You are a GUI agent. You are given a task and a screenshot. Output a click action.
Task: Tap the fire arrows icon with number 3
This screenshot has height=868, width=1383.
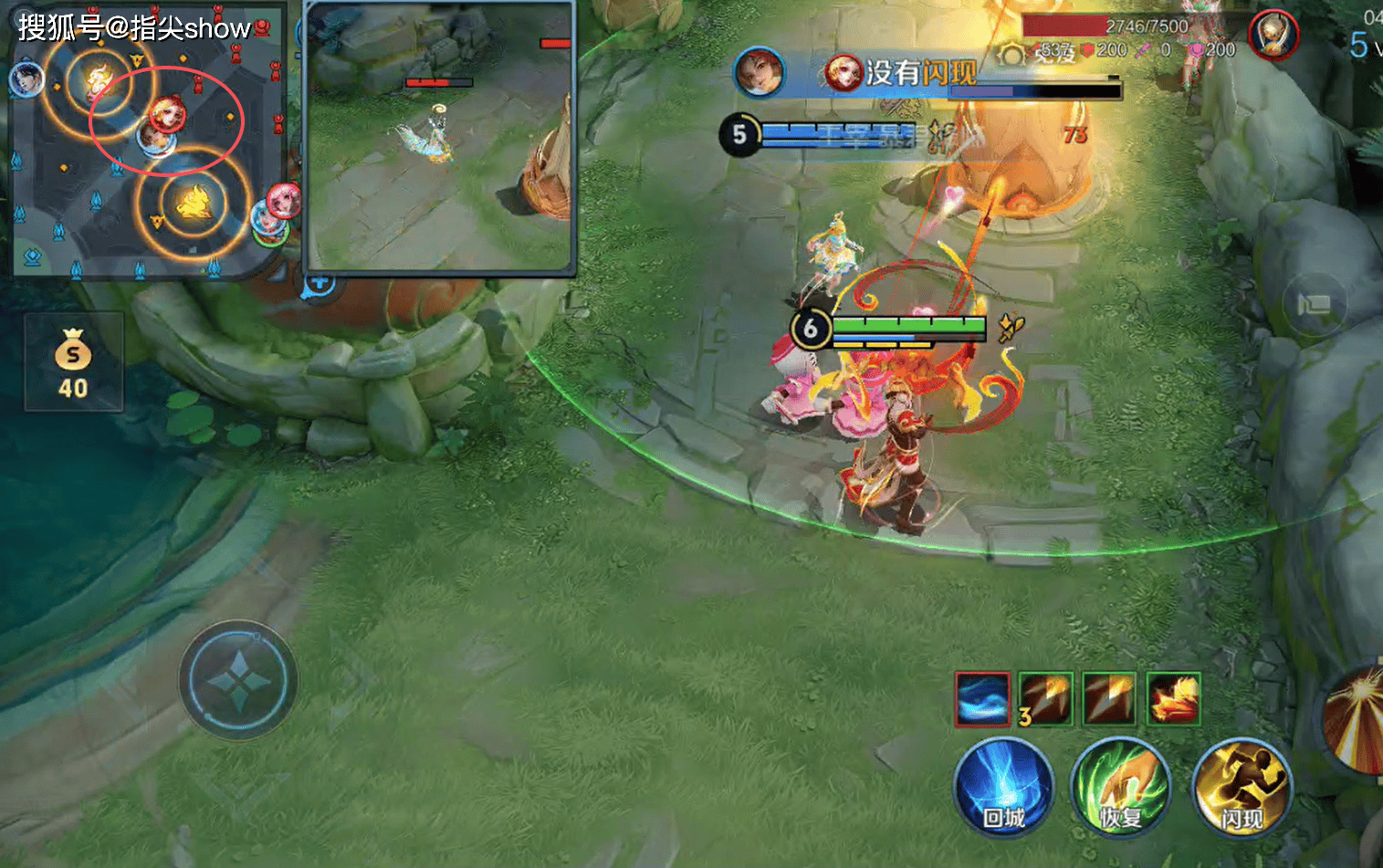tap(1045, 699)
